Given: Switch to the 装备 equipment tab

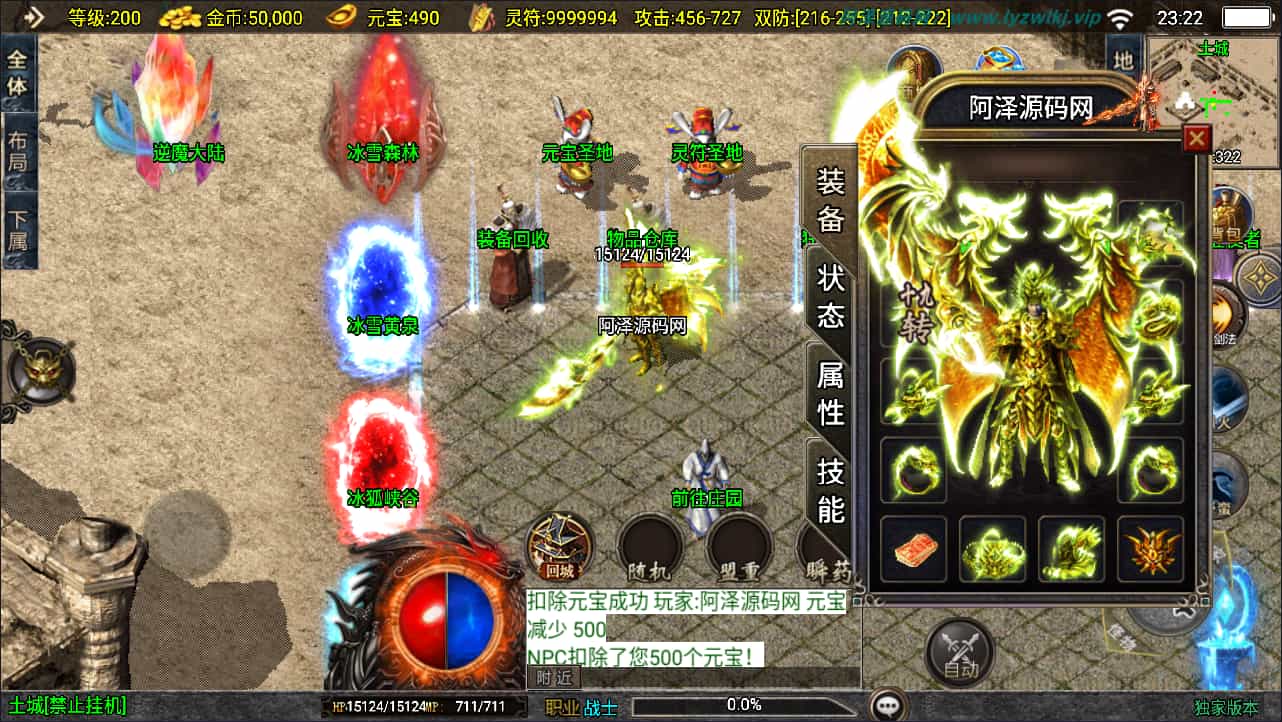Looking at the screenshot, I should click(x=831, y=199).
